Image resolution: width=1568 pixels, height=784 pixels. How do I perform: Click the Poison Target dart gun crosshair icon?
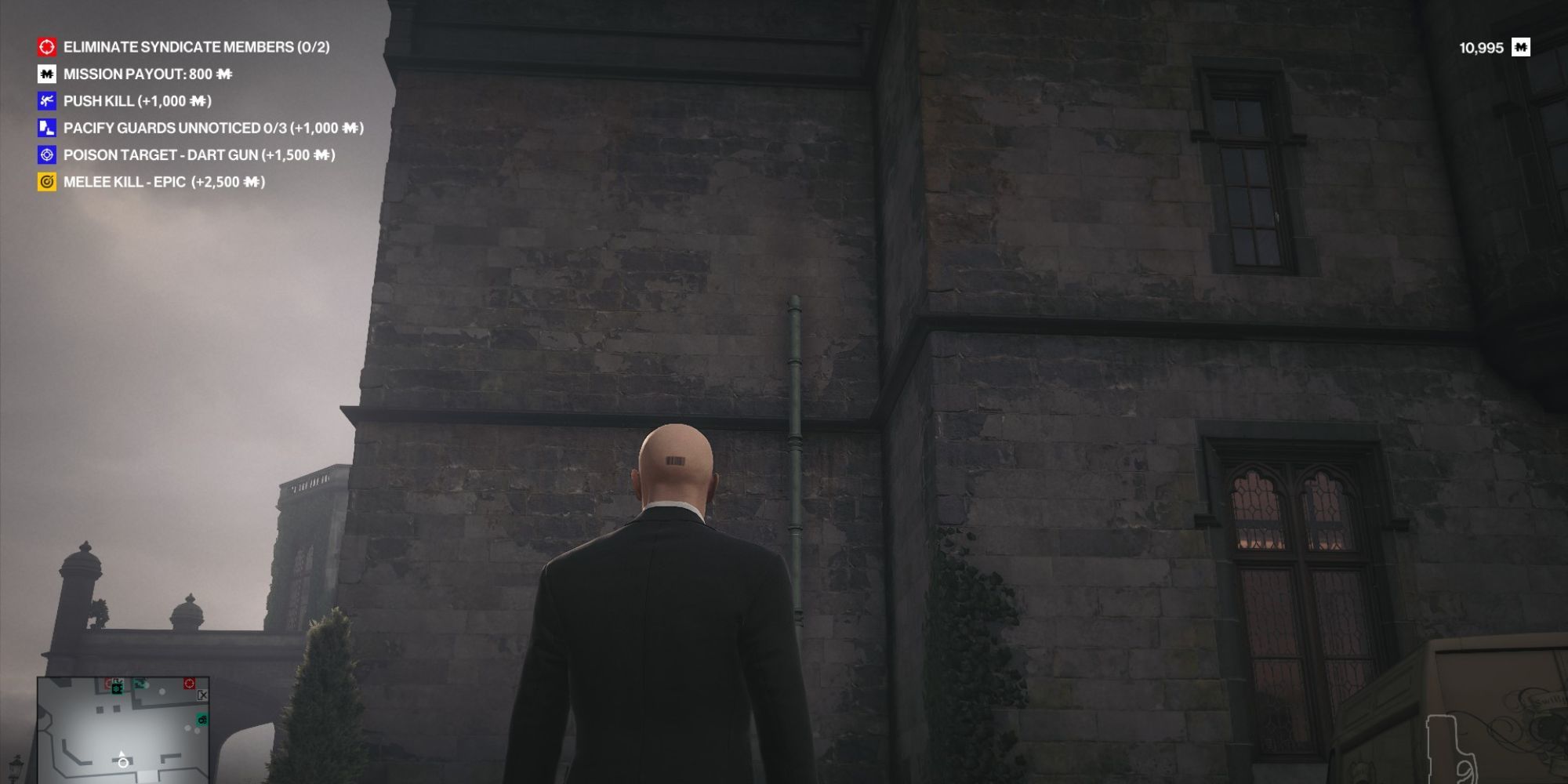45,154
